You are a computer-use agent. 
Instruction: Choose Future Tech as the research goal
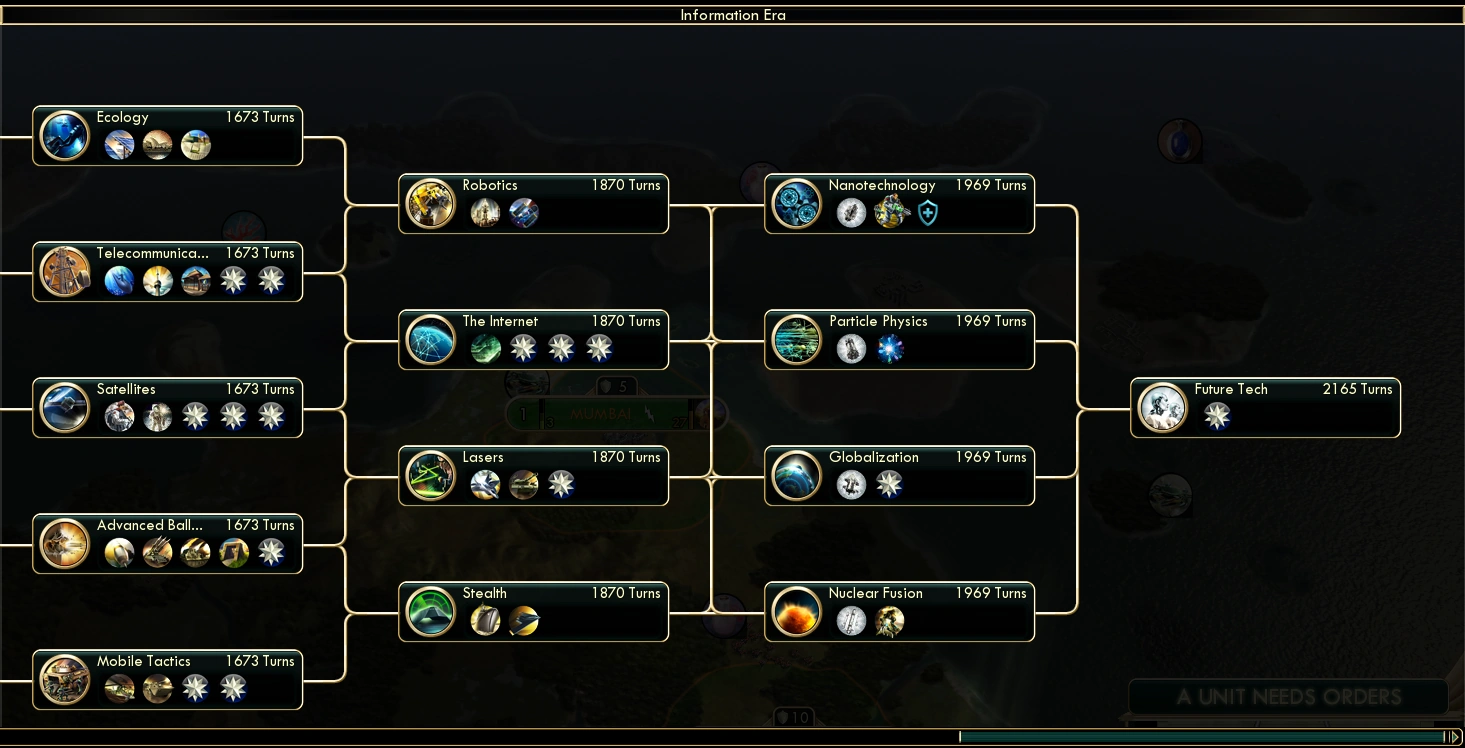pyautogui.click(x=1265, y=407)
